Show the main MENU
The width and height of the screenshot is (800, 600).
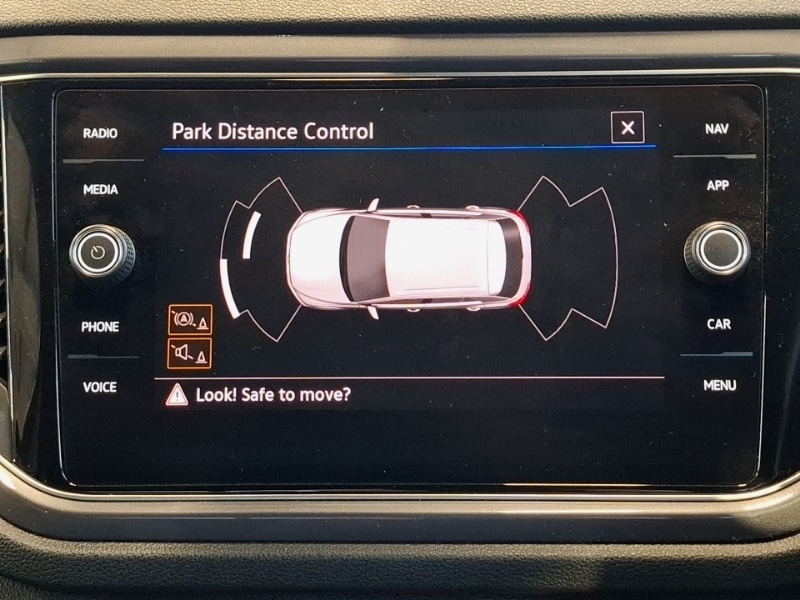pyautogui.click(x=719, y=385)
